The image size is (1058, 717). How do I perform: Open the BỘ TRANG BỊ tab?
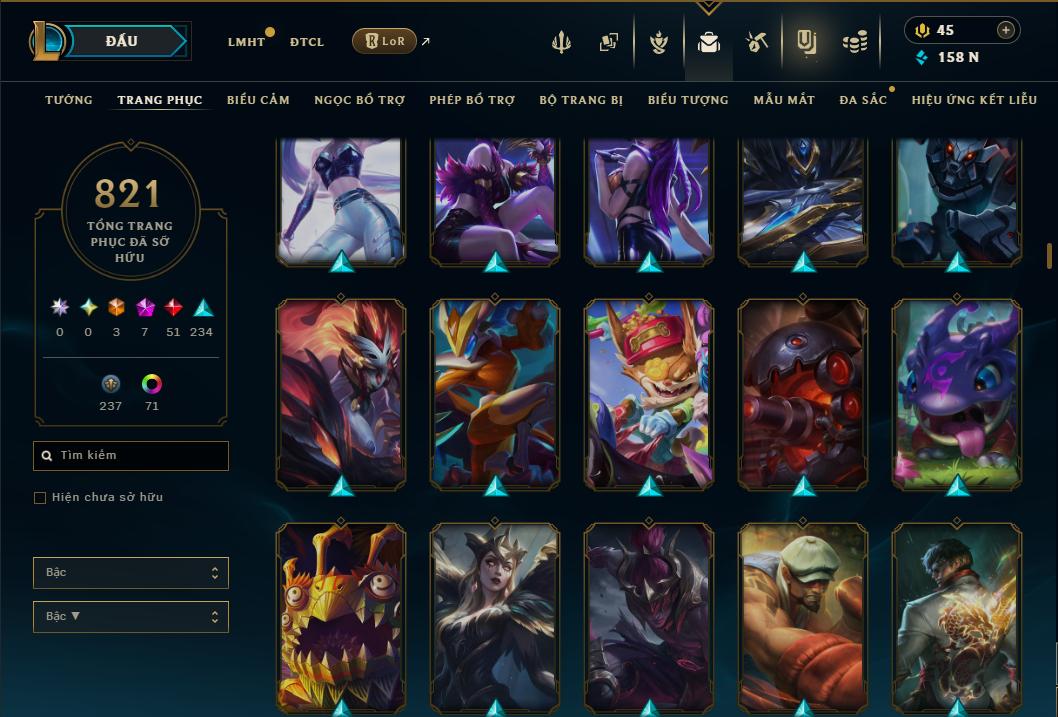[581, 100]
